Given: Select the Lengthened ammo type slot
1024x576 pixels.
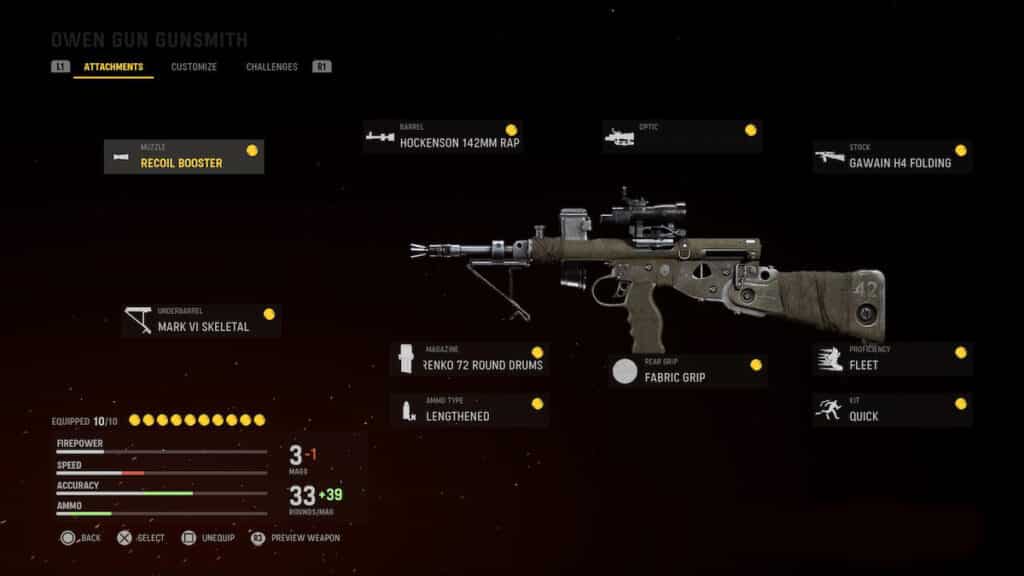Looking at the screenshot, I should (469, 410).
